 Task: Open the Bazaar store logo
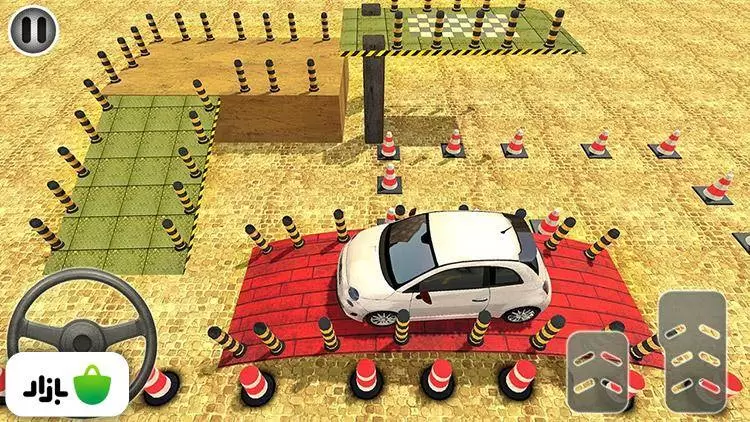tap(65, 383)
